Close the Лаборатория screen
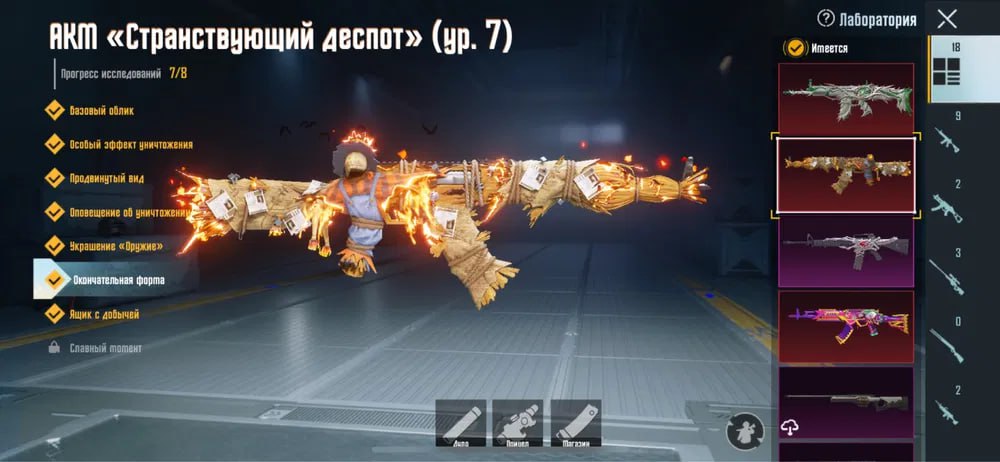Screen dimensions: 1000x462 click(x=947, y=19)
